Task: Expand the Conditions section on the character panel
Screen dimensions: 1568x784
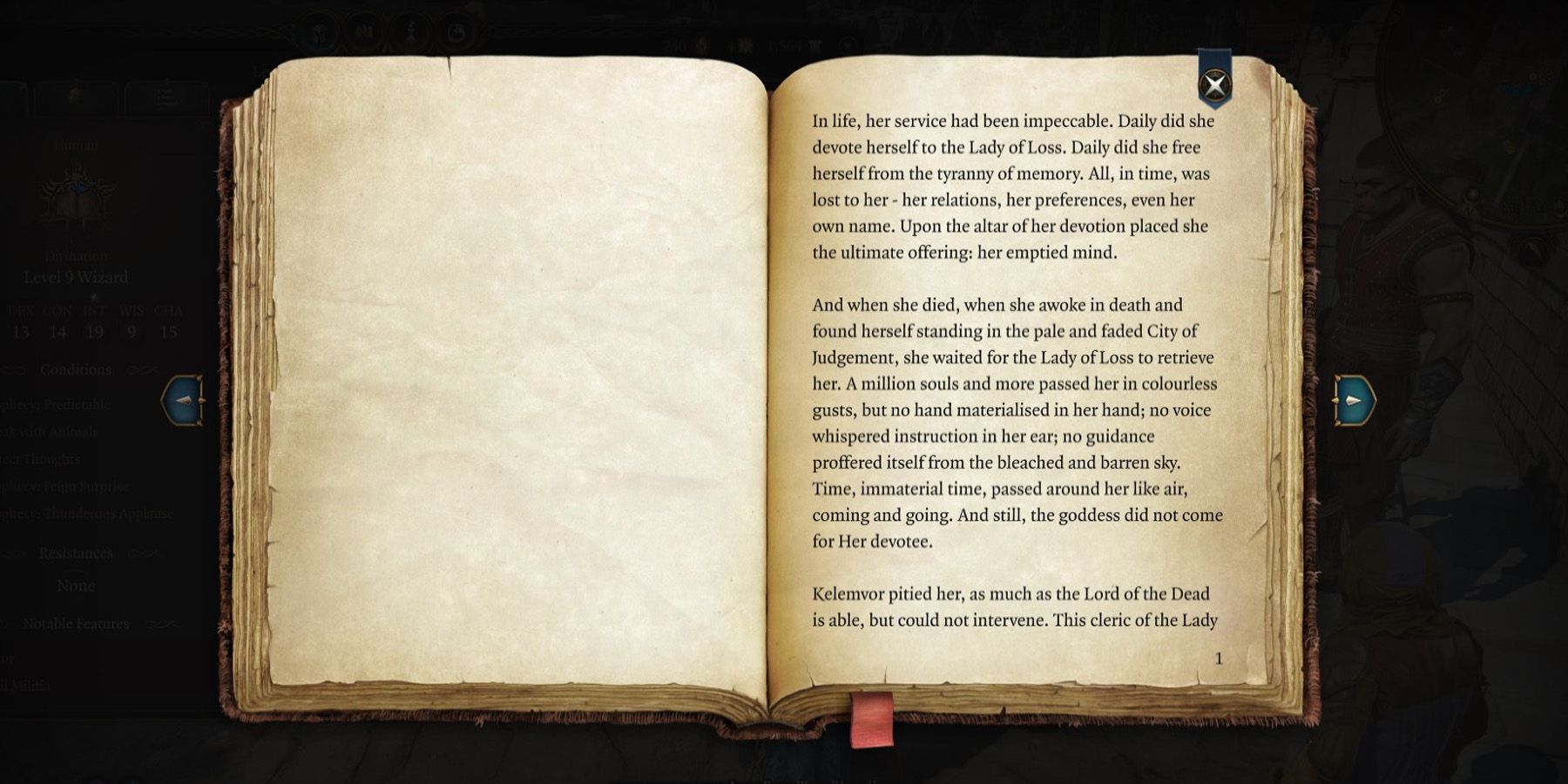Action: click(75, 369)
